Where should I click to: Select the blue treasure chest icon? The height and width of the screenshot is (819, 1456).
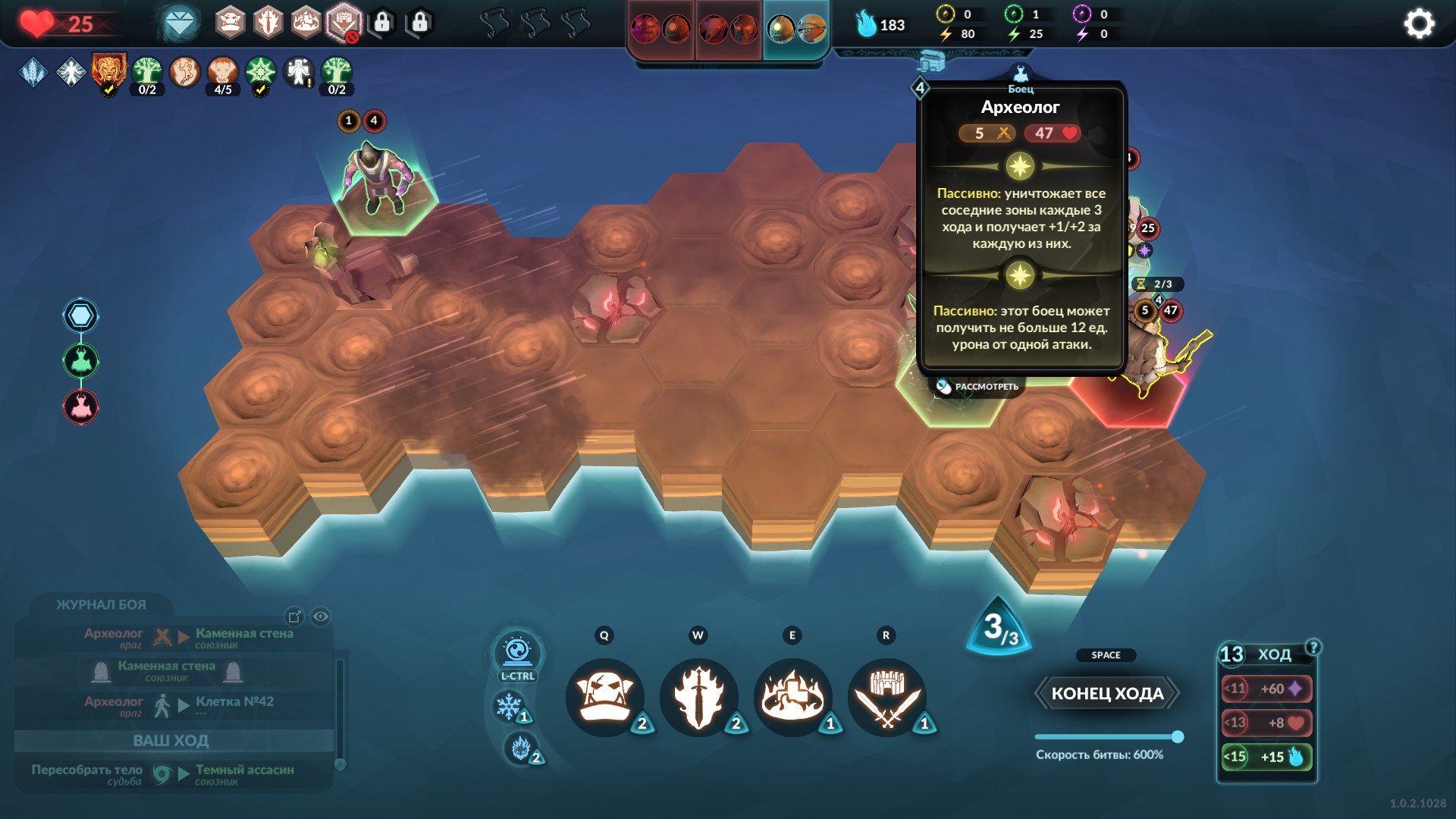(x=930, y=61)
